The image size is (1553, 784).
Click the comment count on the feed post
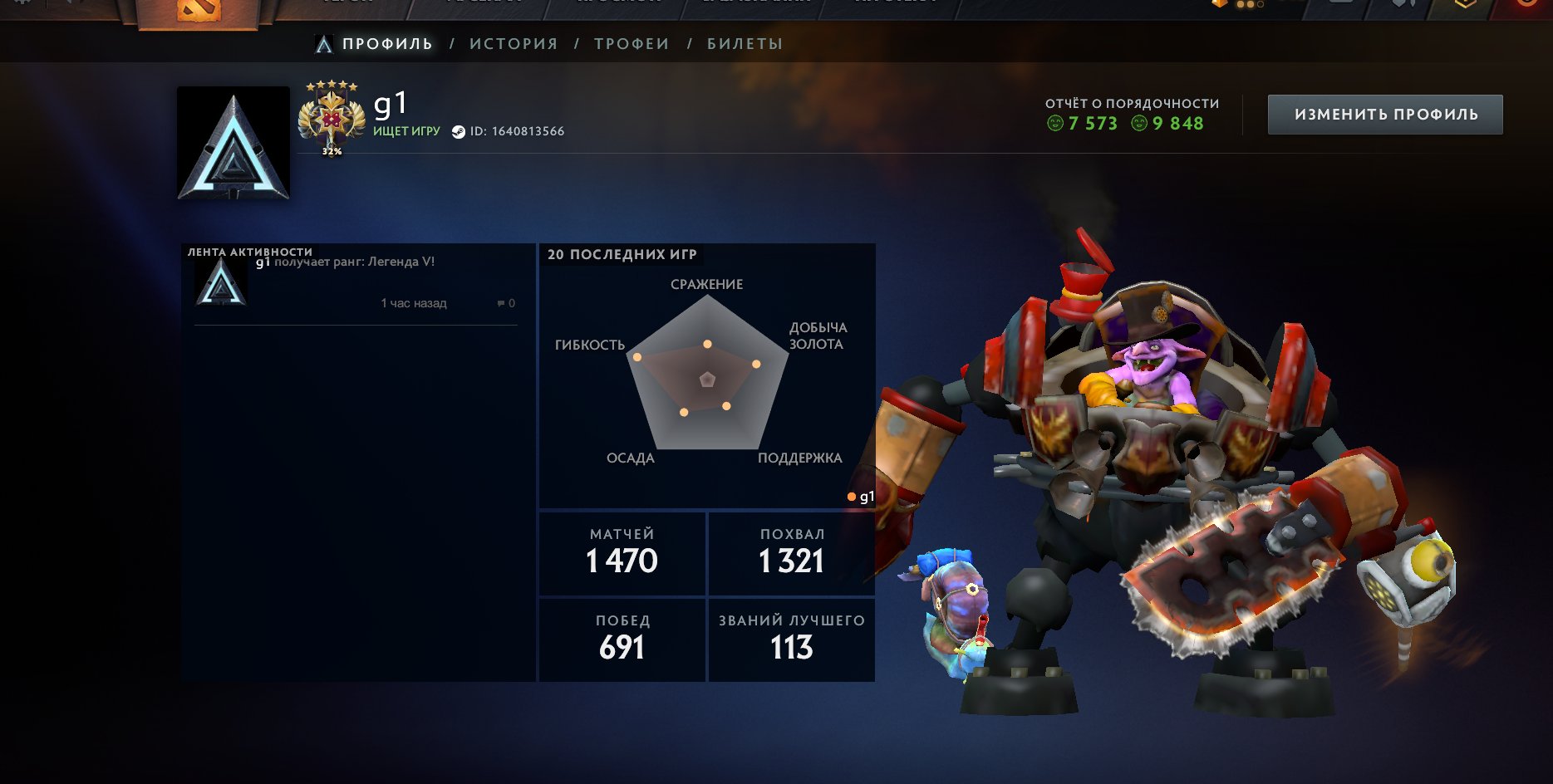point(506,303)
